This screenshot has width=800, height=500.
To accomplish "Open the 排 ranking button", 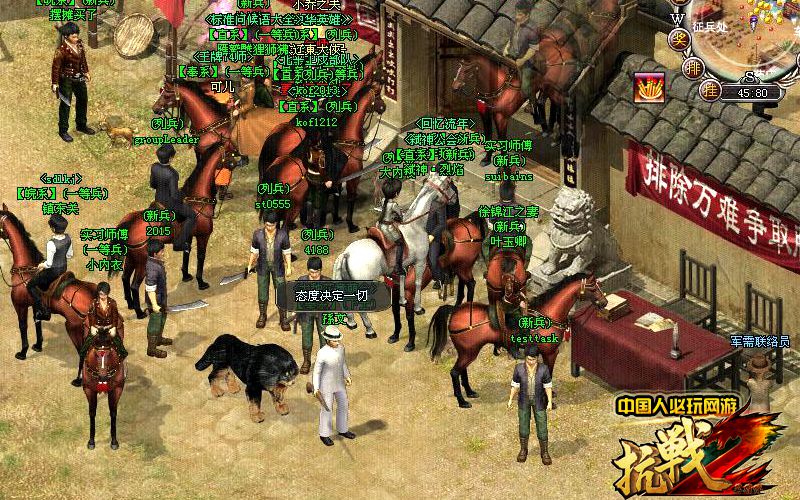I will 694,68.
